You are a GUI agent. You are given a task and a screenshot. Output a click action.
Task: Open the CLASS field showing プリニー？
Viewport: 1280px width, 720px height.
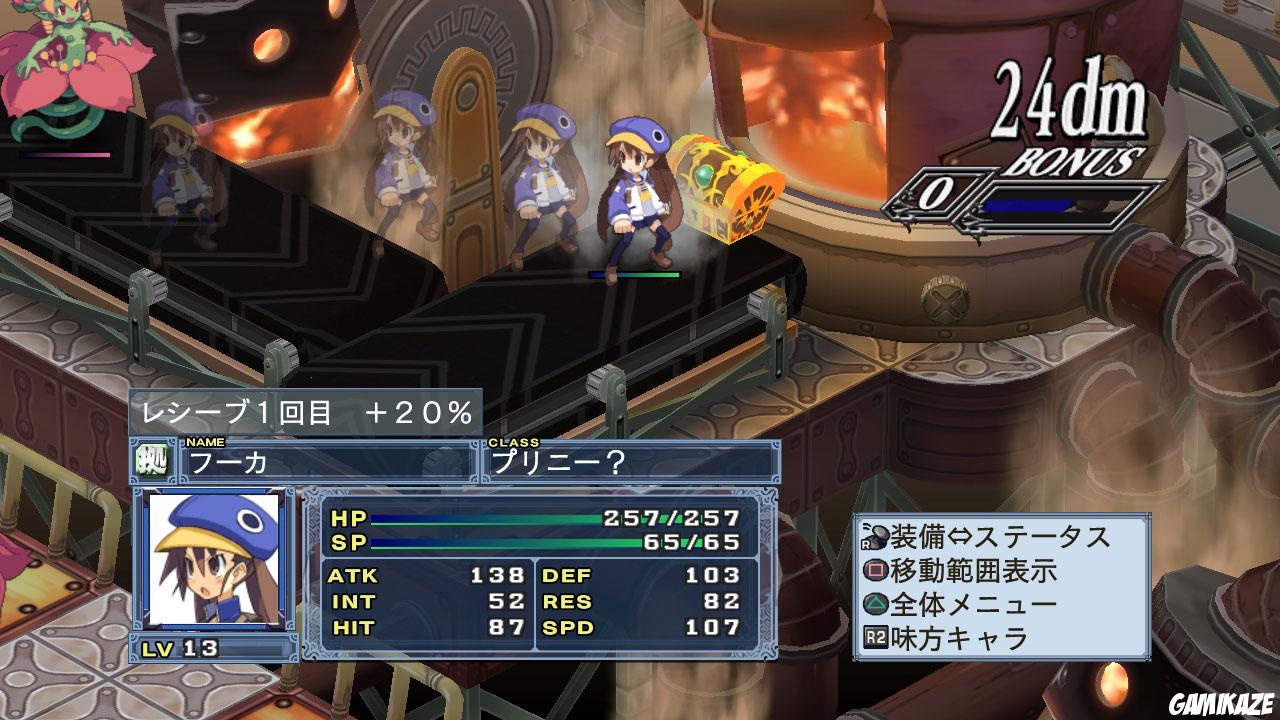tap(630, 460)
